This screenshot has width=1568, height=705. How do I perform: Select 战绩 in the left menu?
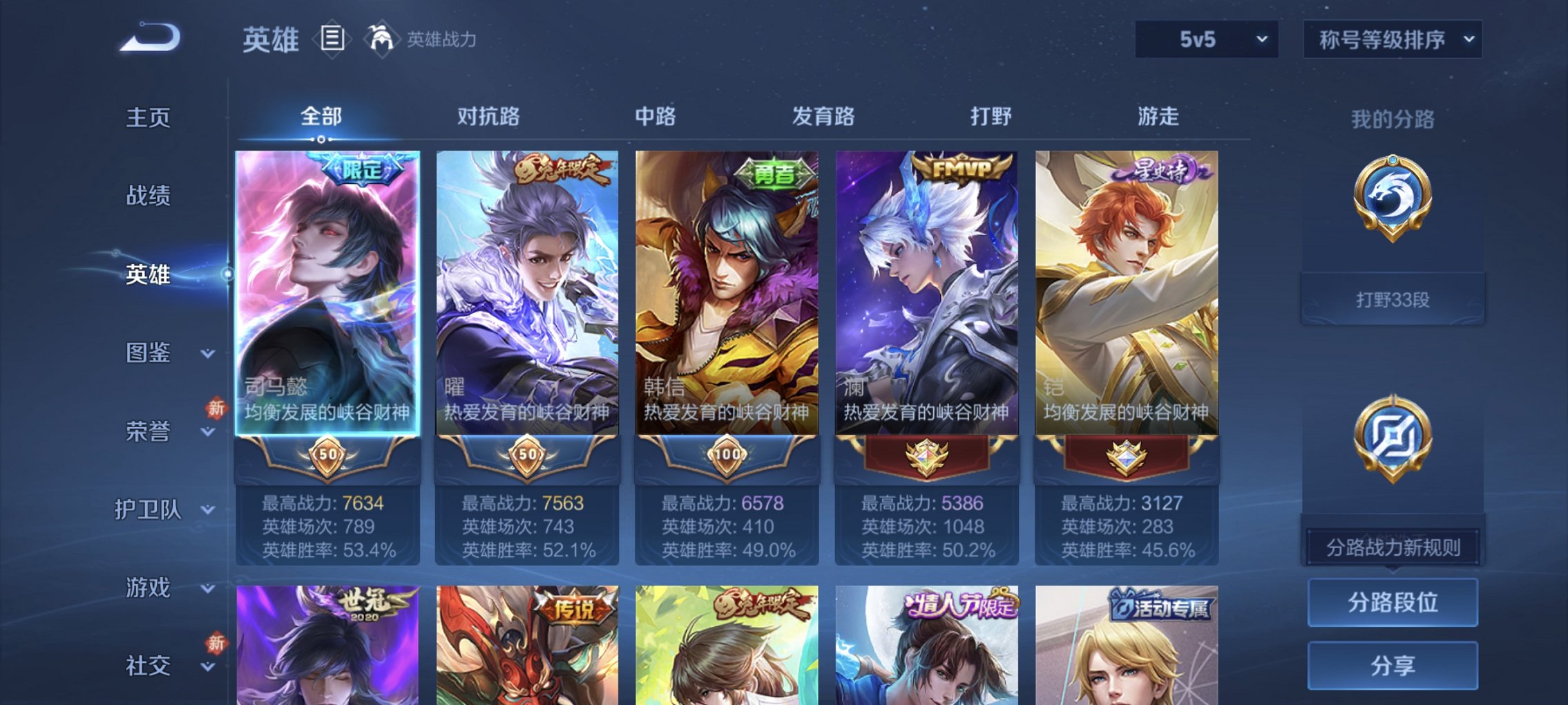click(x=149, y=196)
